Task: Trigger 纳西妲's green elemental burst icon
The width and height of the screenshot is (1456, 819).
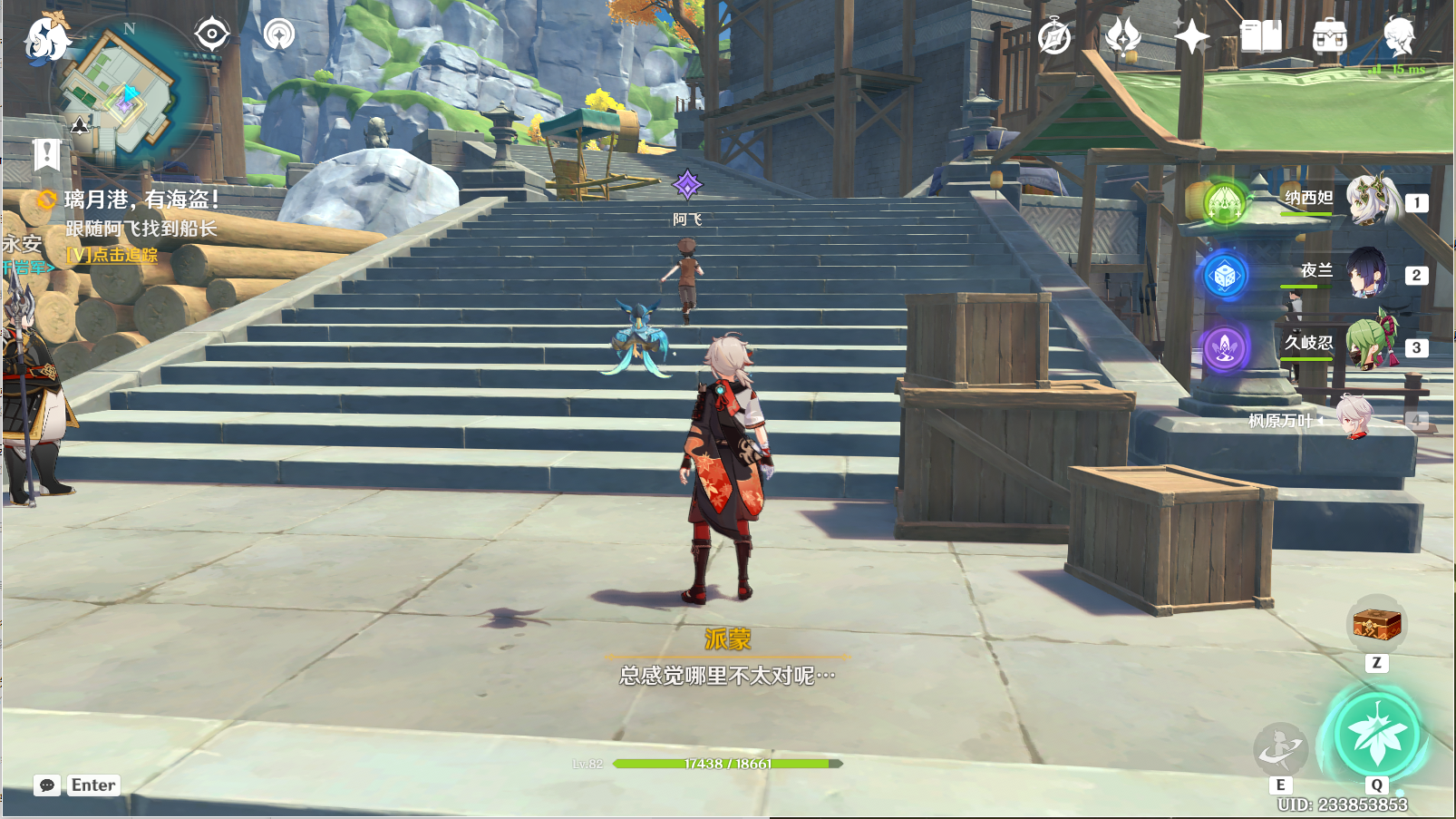Action: click(x=1225, y=201)
